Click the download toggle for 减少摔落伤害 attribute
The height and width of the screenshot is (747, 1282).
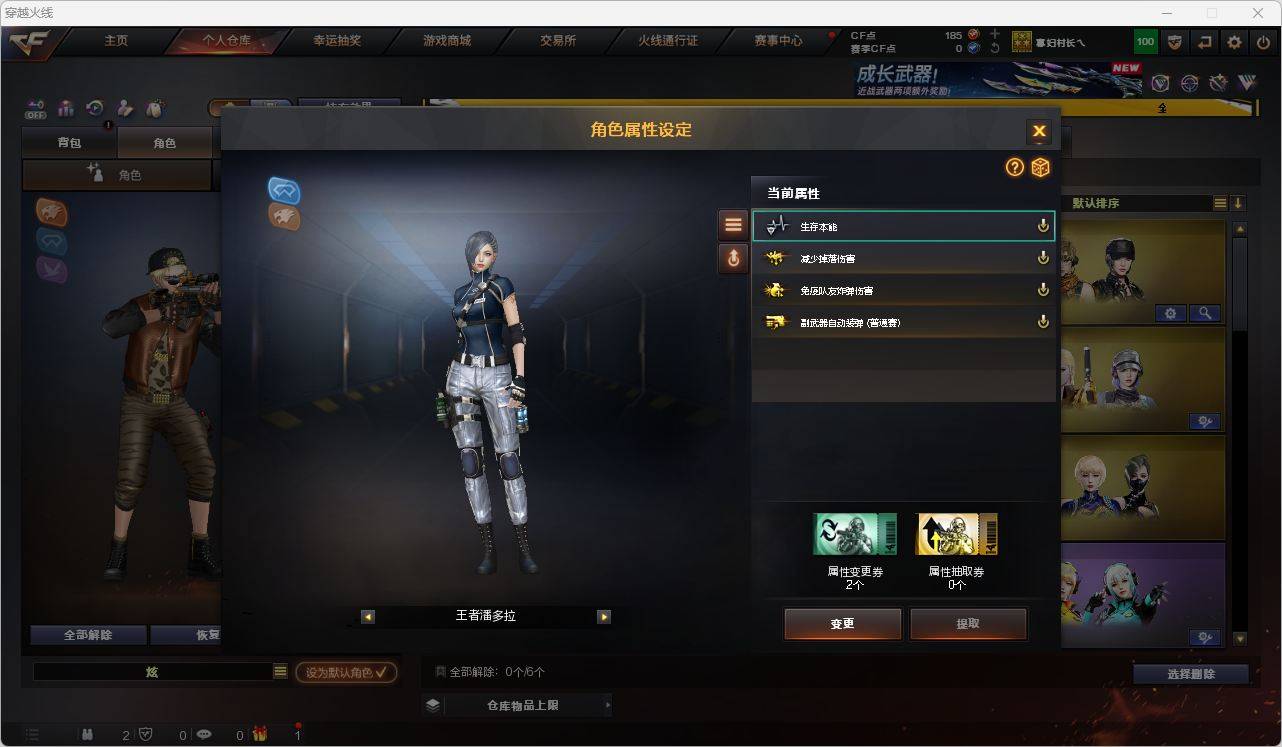coord(1043,258)
